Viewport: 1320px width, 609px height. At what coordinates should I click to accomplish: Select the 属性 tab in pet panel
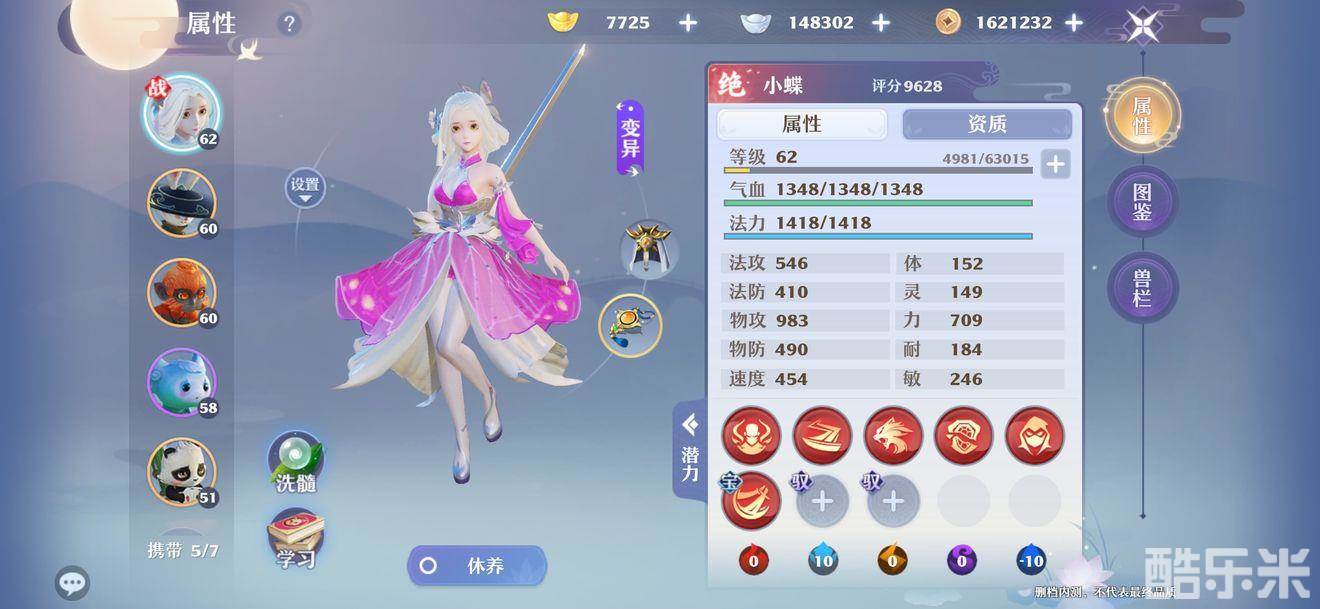point(801,124)
